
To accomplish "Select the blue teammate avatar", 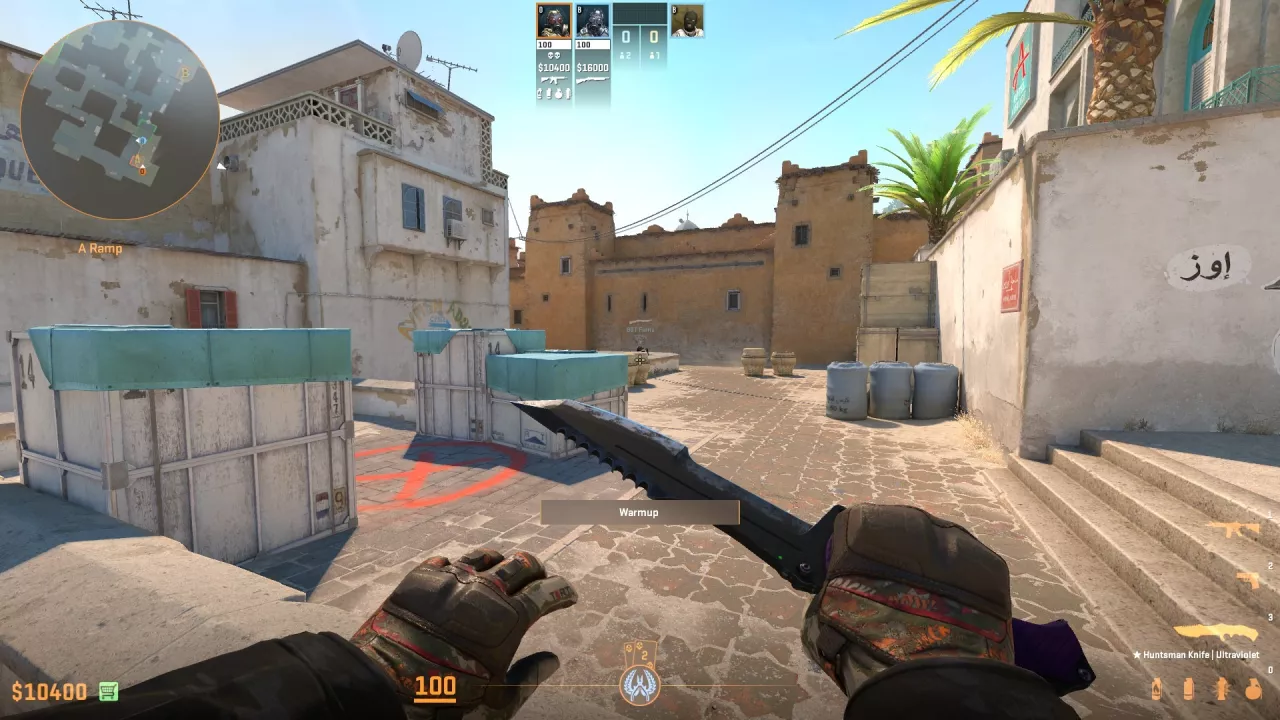I will (x=592, y=21).
